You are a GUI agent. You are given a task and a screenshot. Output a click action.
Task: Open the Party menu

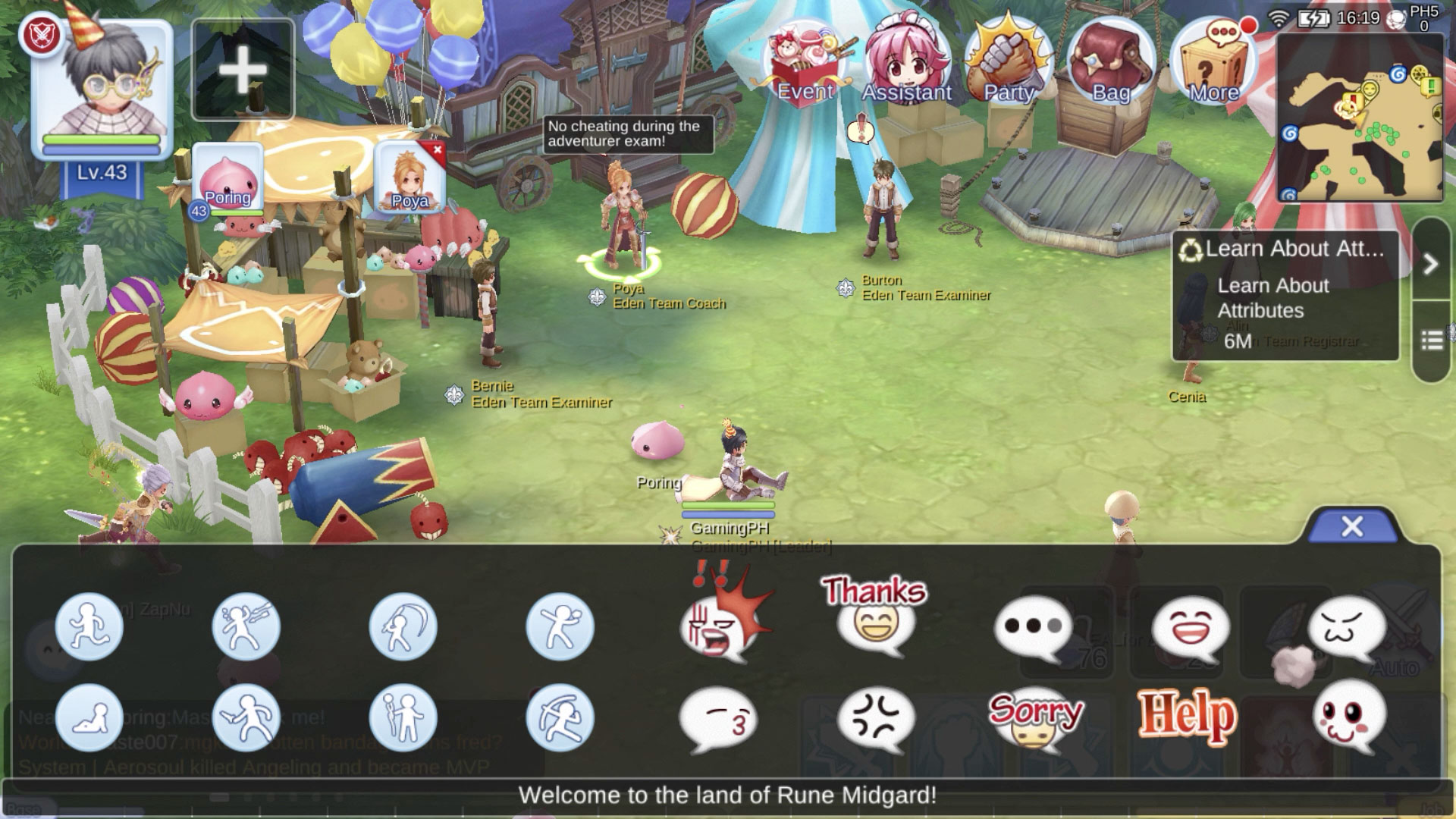pos(1007,57)
